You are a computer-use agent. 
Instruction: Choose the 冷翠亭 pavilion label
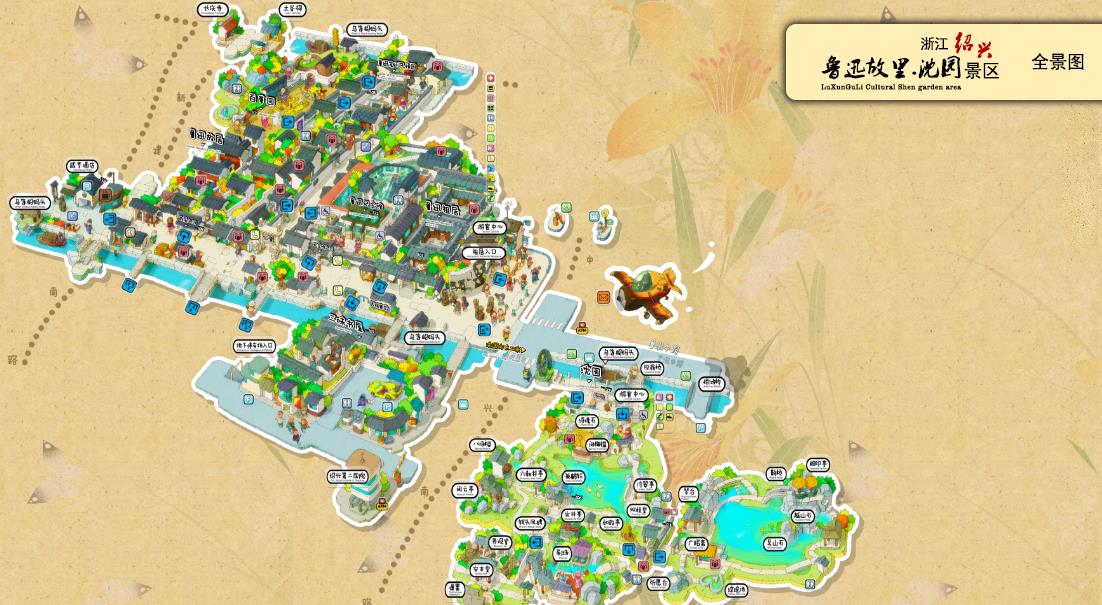pos(645,484)
